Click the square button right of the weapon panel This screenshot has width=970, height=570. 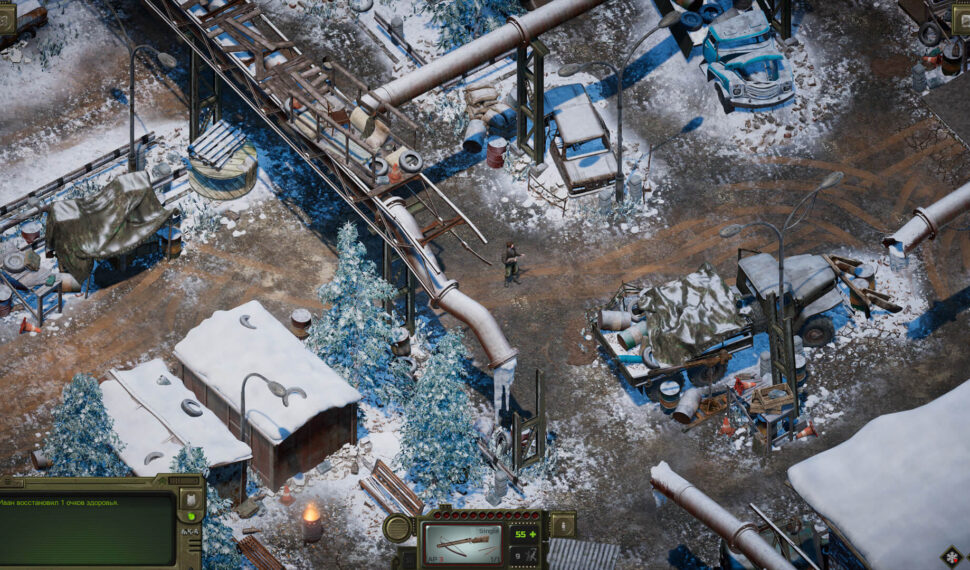(562, 524)
